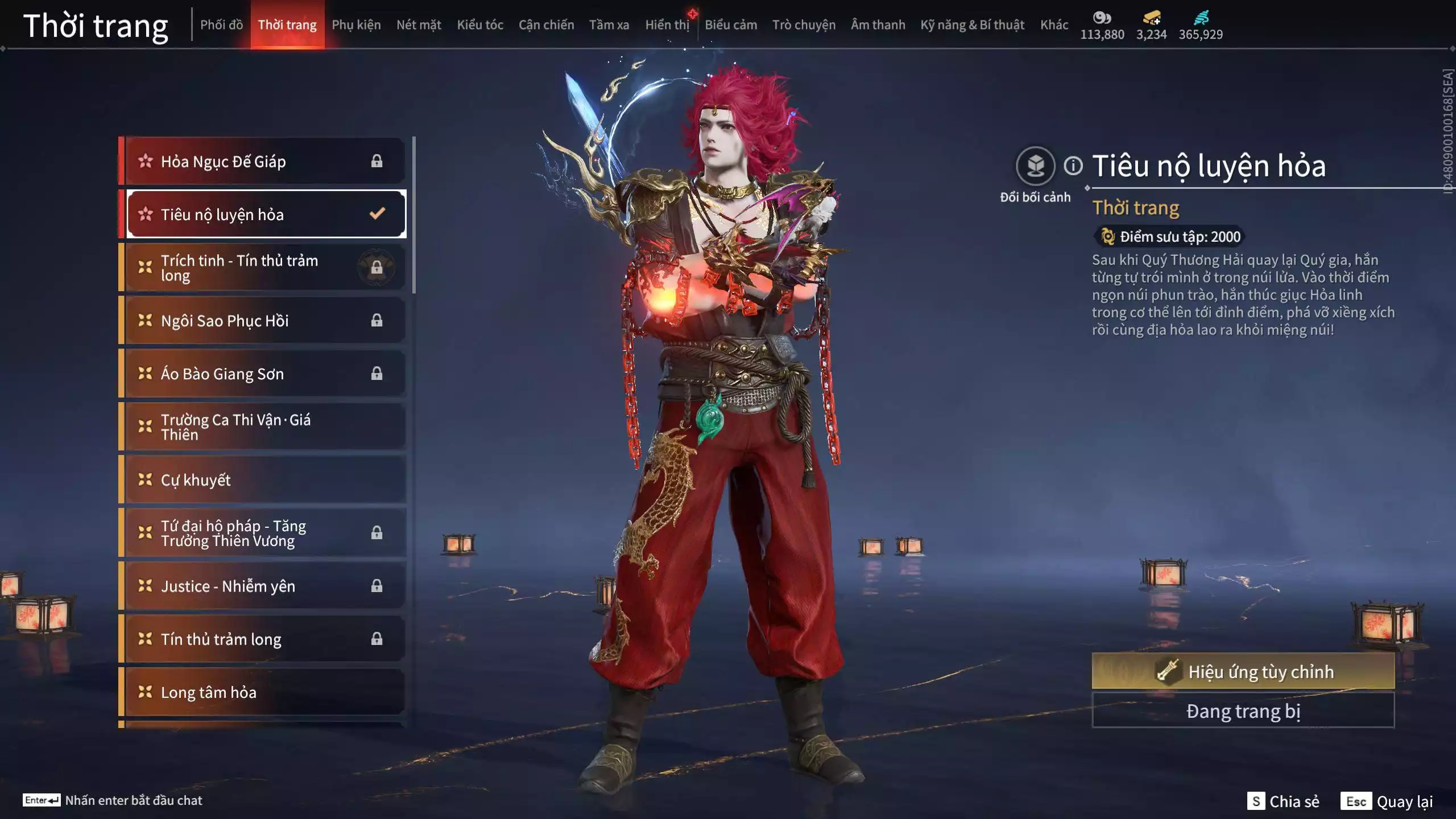1456x819 pixels.
Task: Open Hiệu ứng tùy chỉnh effects
Action: pyautogui.click(x=1243, y=672)
